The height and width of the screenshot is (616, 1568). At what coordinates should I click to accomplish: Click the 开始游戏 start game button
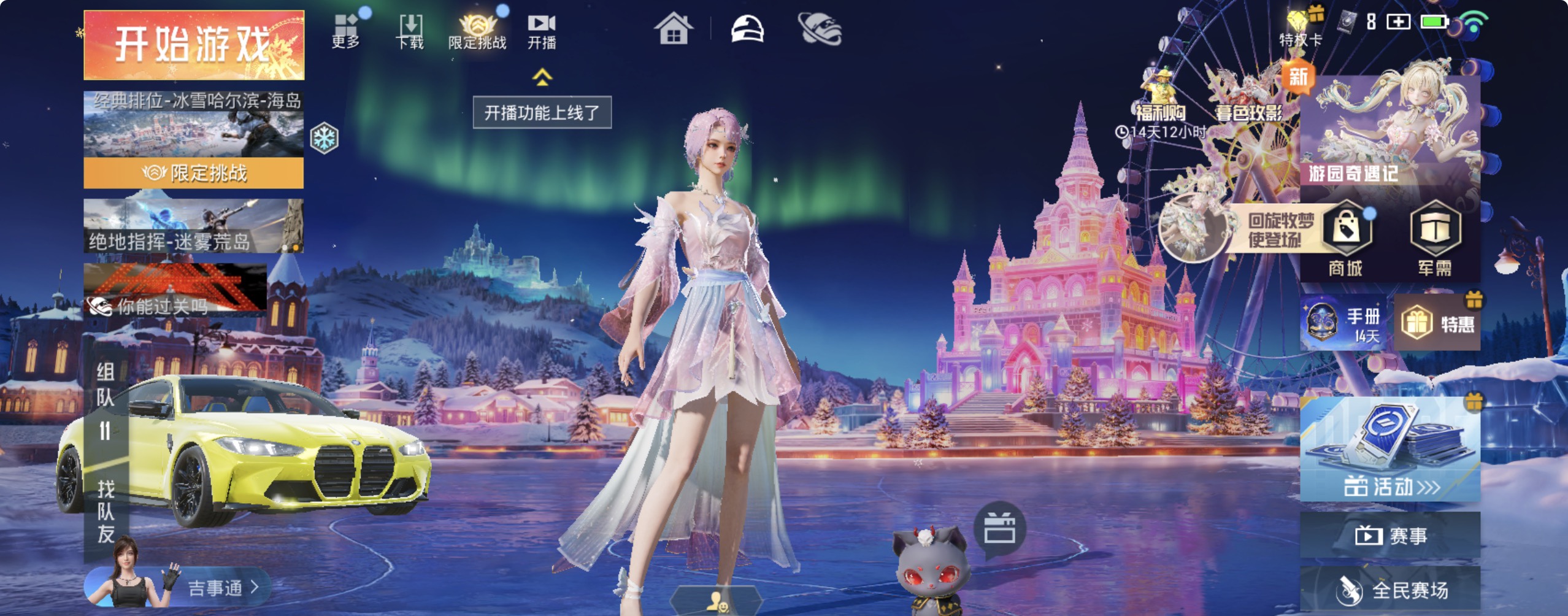click(194, 45)
